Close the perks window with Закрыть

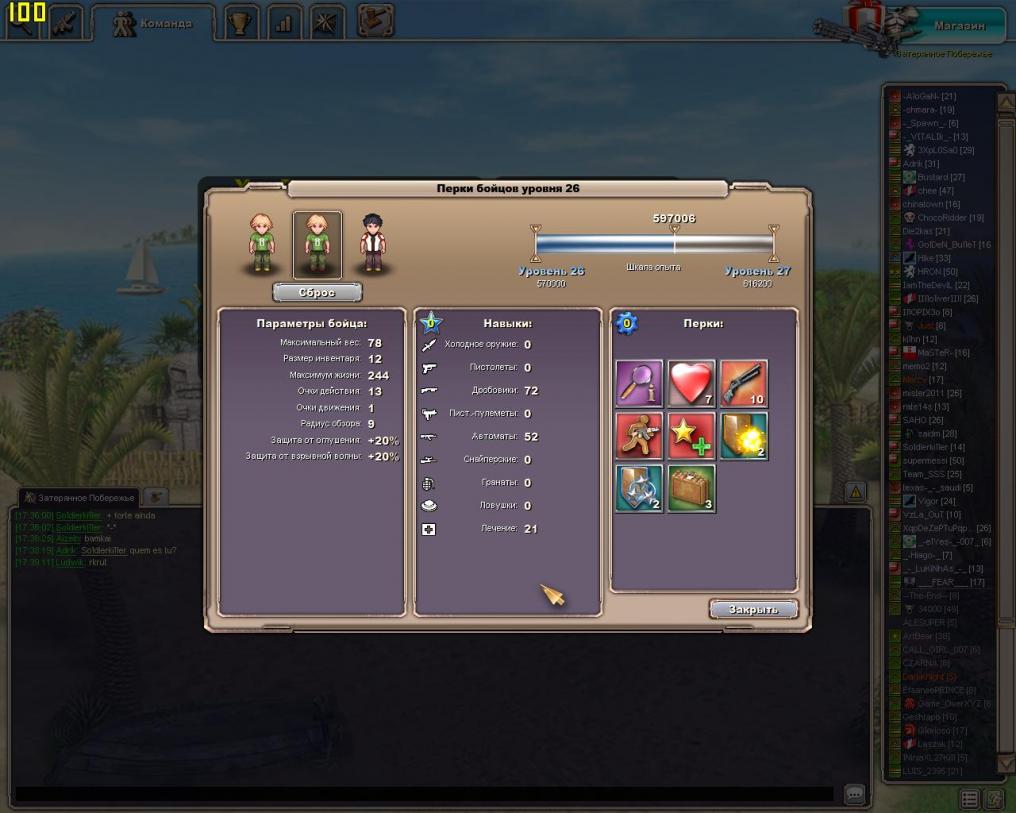tap(753, 609)
